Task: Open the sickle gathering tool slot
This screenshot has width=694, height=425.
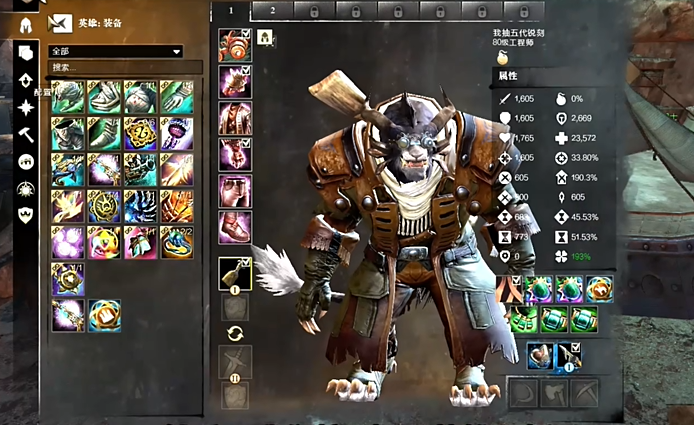Action: pyautogui.click(x=524, y=392)
